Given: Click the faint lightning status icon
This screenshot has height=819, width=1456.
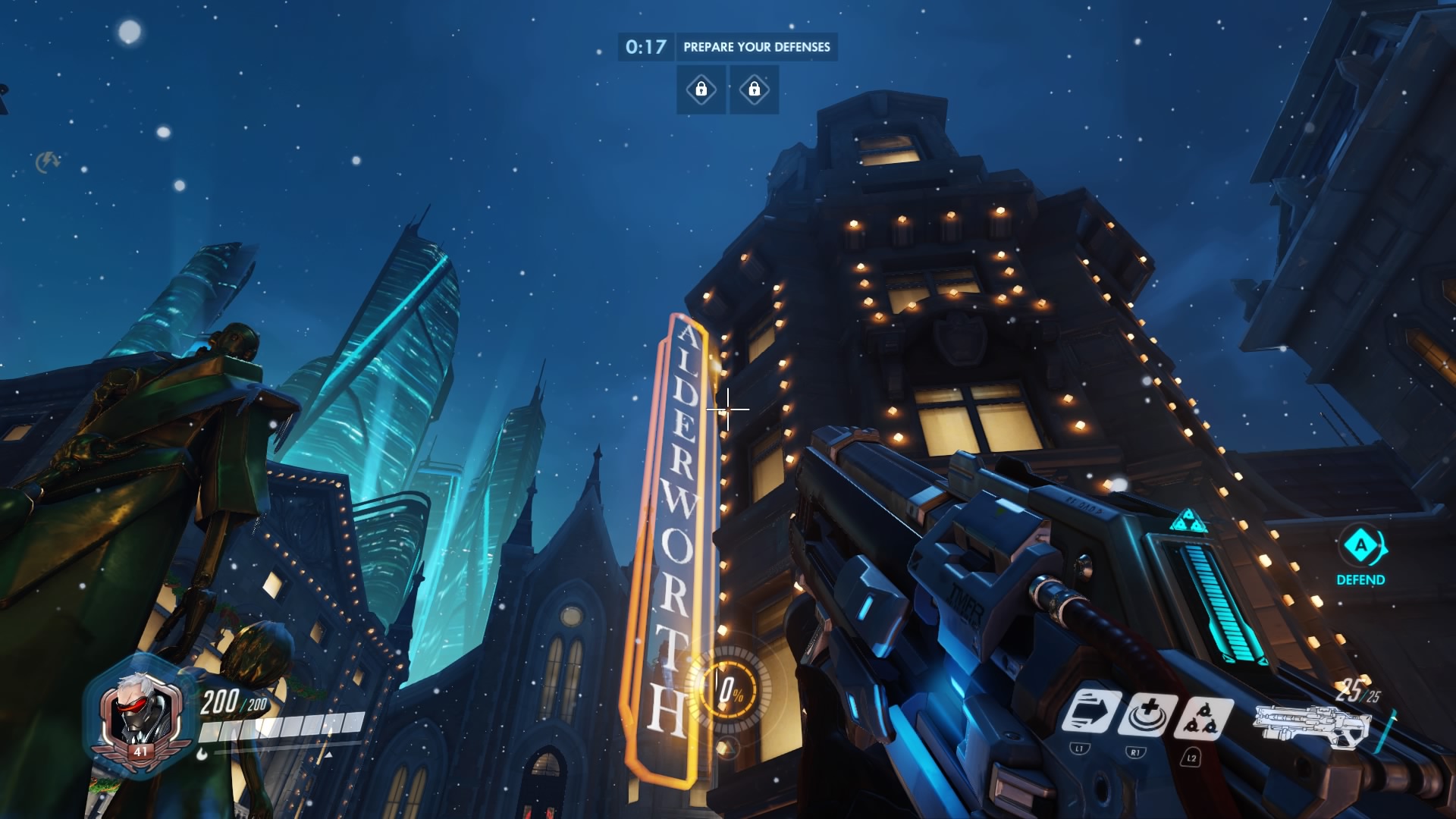Looking at the screenshot, I should [48, 161].
